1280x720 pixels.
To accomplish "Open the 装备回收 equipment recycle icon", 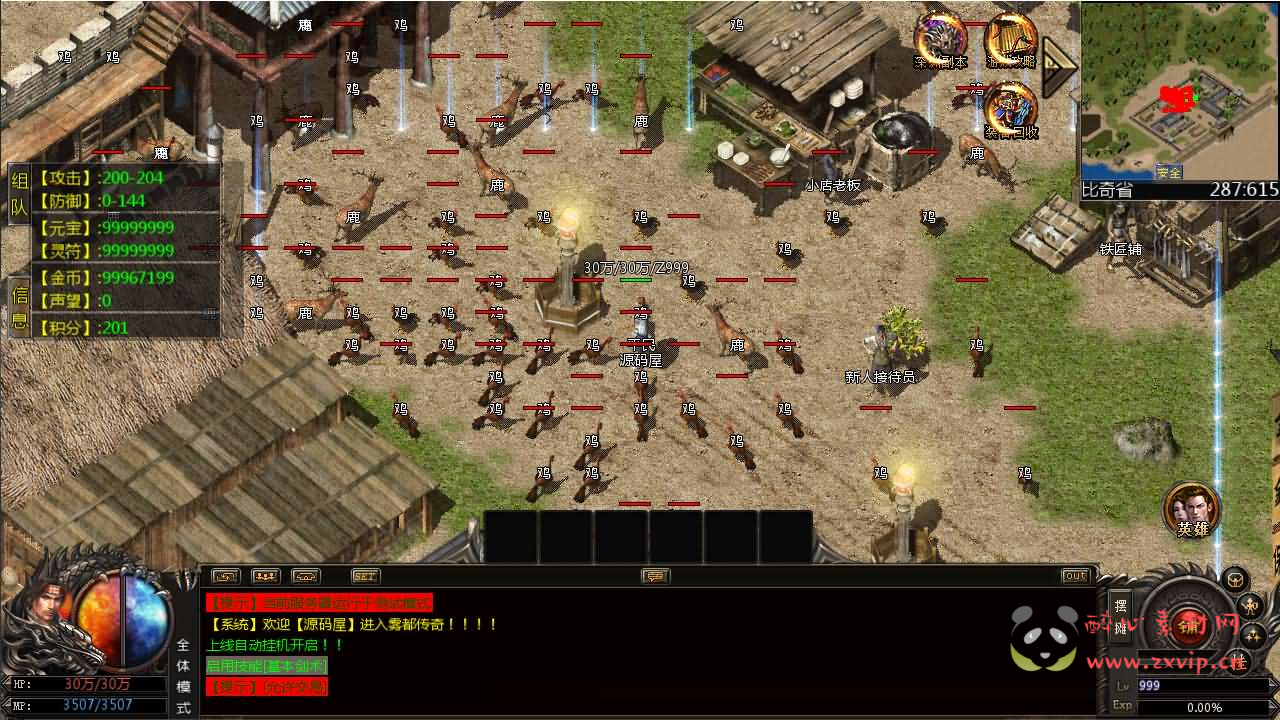I will tap(1010, 110).
